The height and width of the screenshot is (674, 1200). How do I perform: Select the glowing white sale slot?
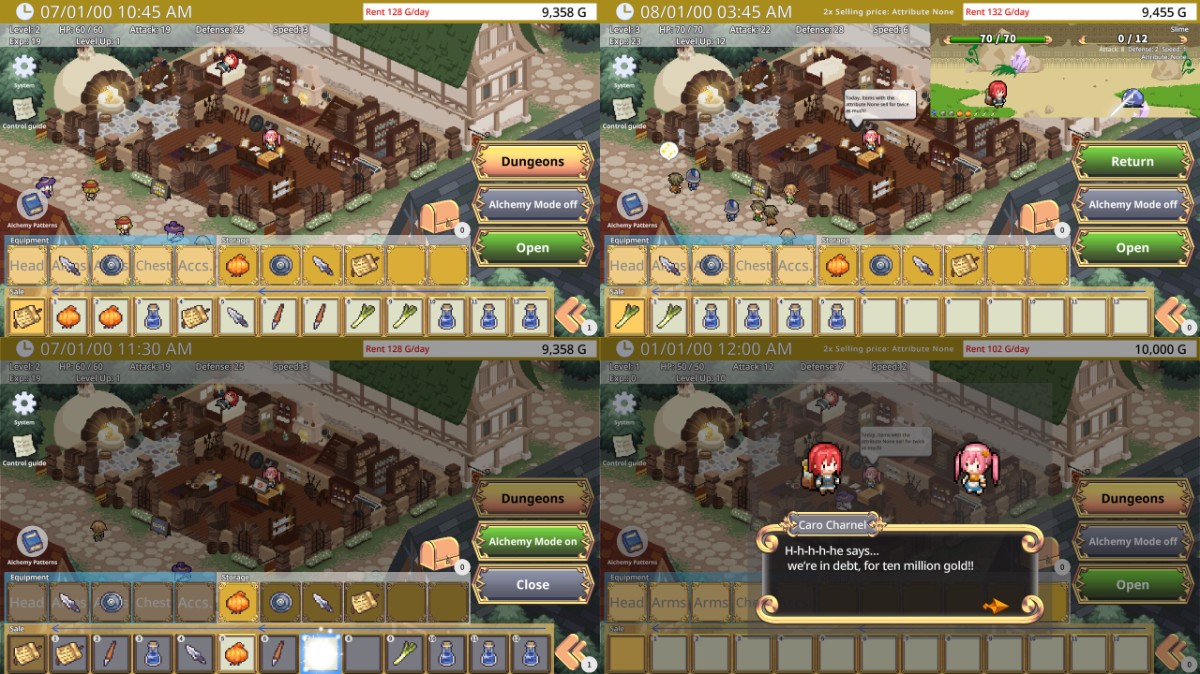(x=321, y=653)
